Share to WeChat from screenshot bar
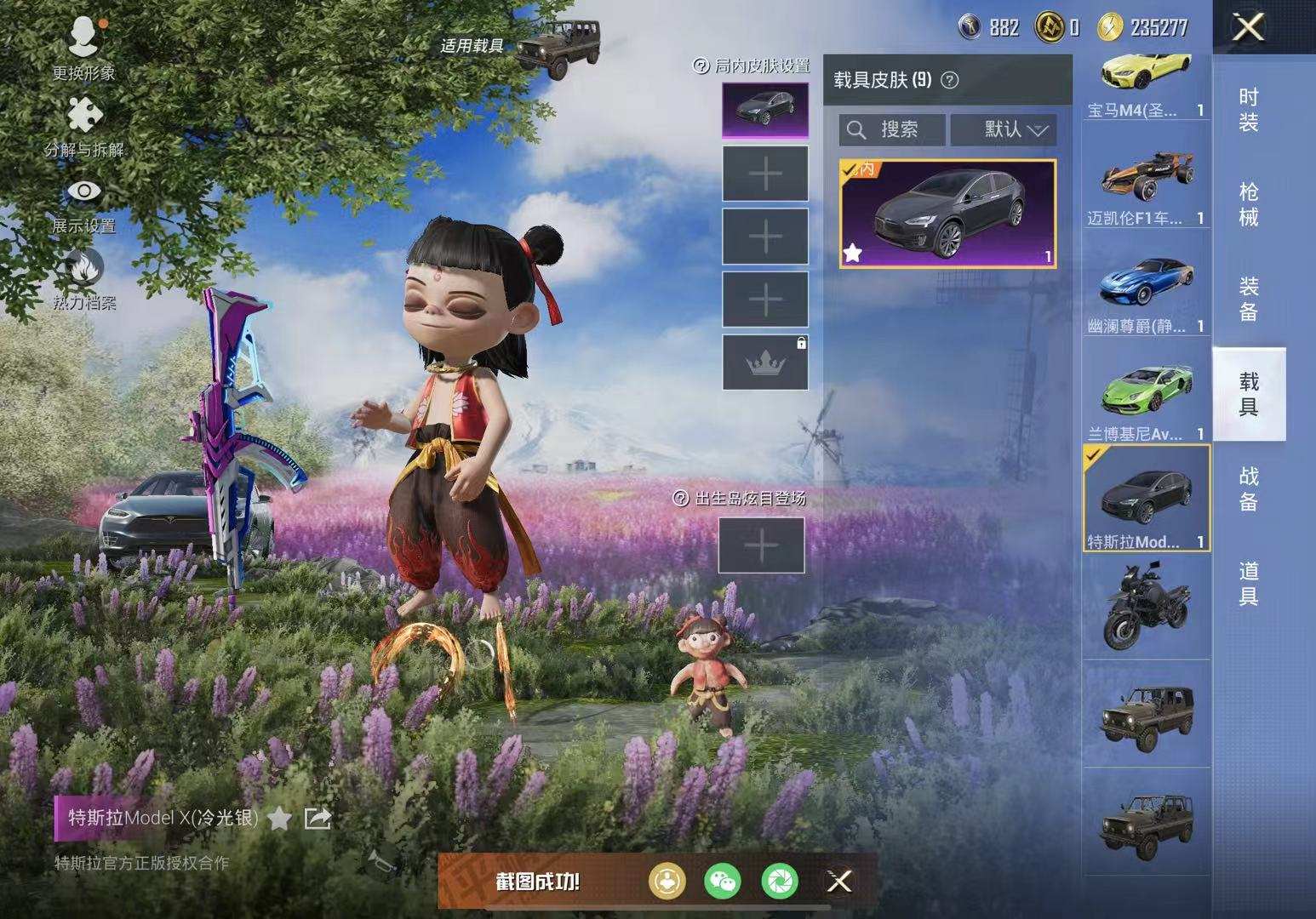This screenshot has height=919, width=1316. click(722, 882)
